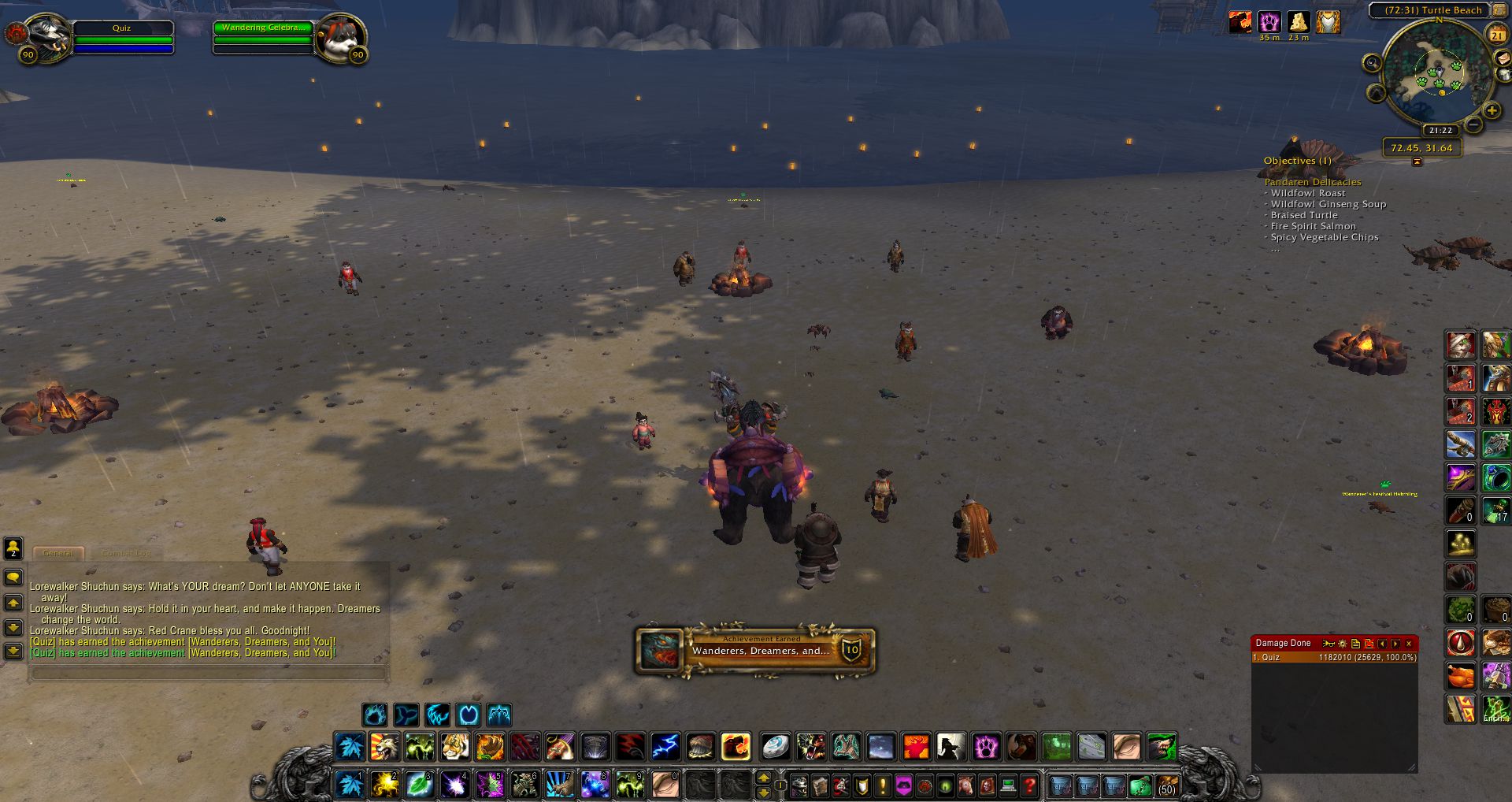The height and width of the screenshot is (802, 1512).
Task: Use the roast chicken food item
Action: 1460,676
